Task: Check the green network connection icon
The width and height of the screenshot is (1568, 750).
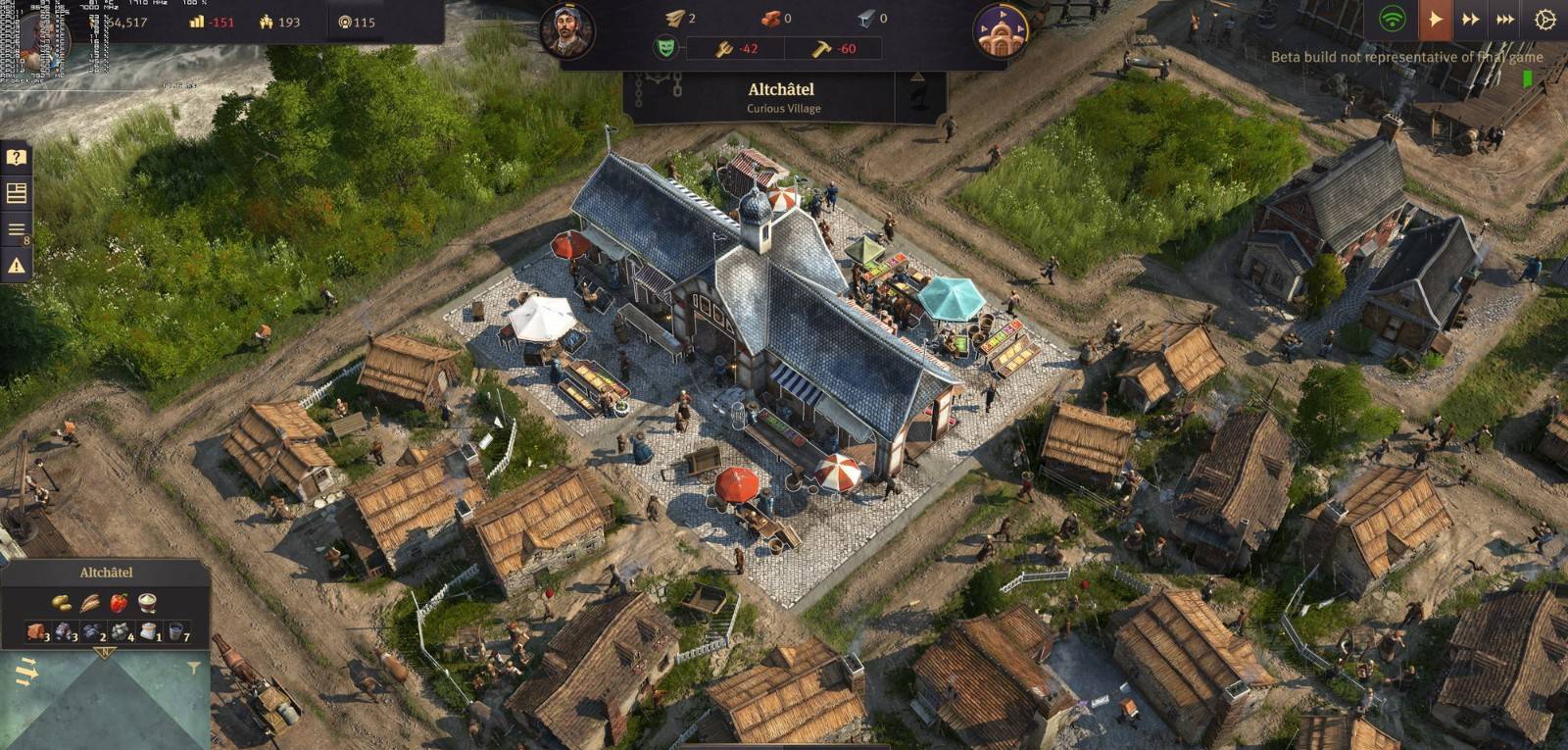Action: pyautogui.click(x=1393, y=19)
